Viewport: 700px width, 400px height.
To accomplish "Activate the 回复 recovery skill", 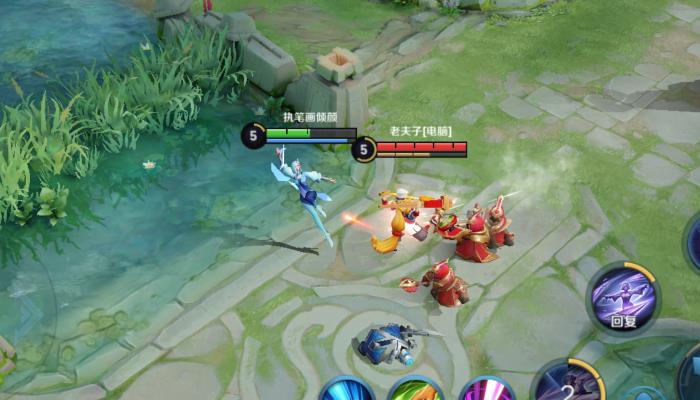I will tap(624, 296).
